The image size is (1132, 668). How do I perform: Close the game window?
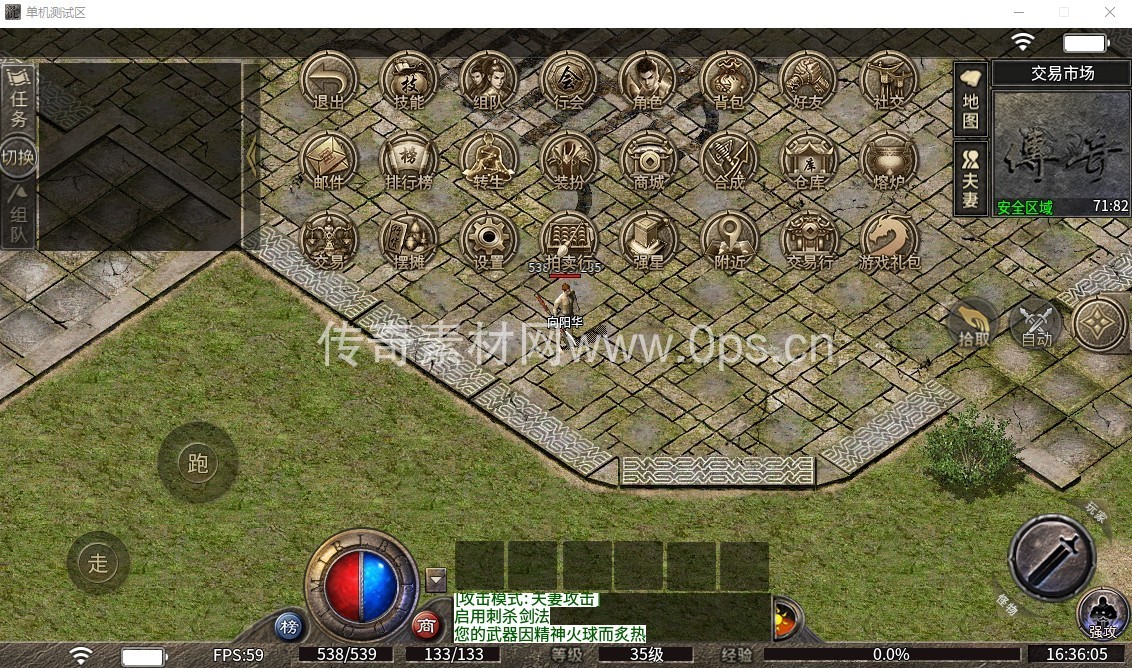[1110, 12]
